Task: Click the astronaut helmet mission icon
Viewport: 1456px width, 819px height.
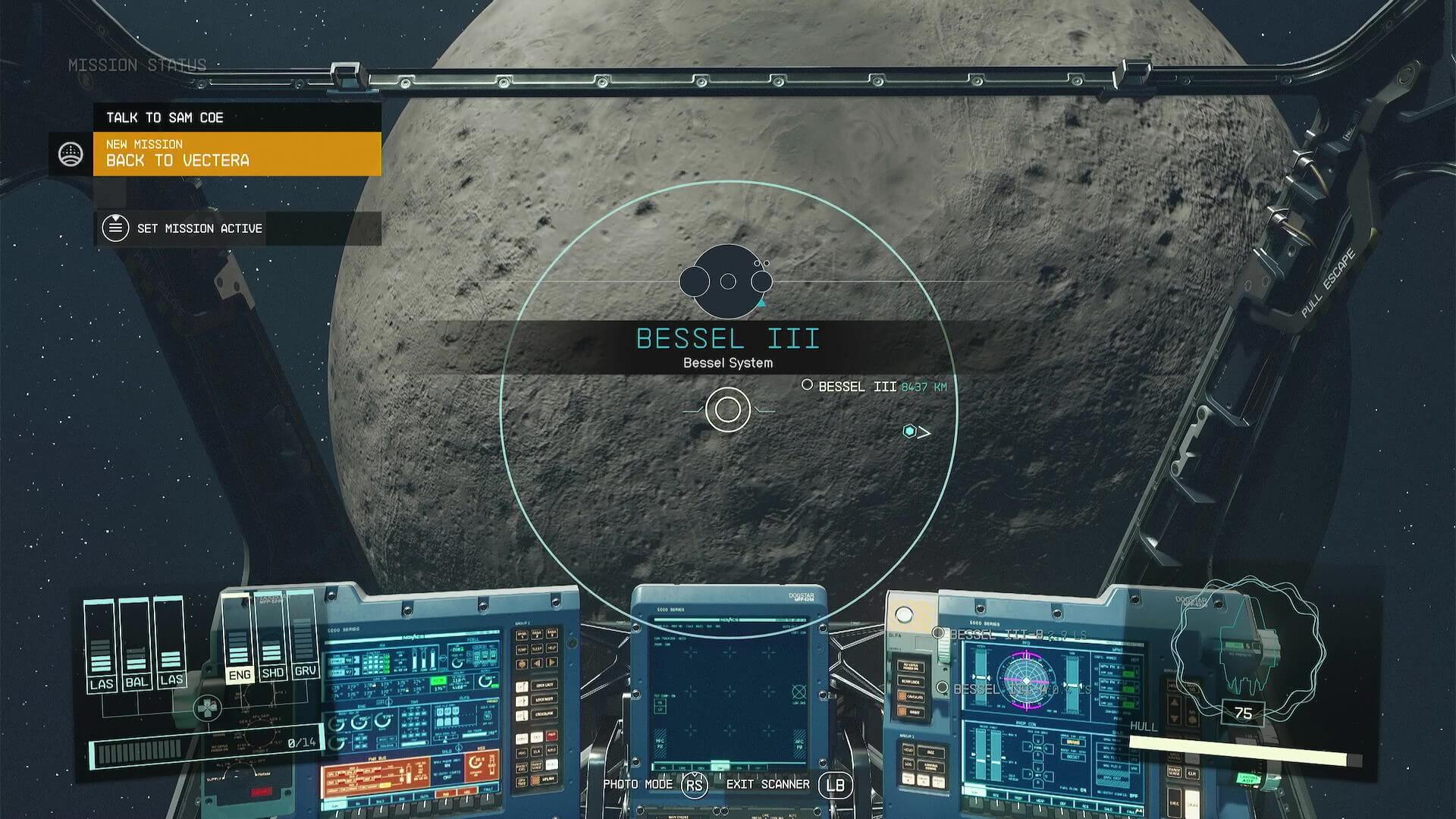Action: pos(71,153)
